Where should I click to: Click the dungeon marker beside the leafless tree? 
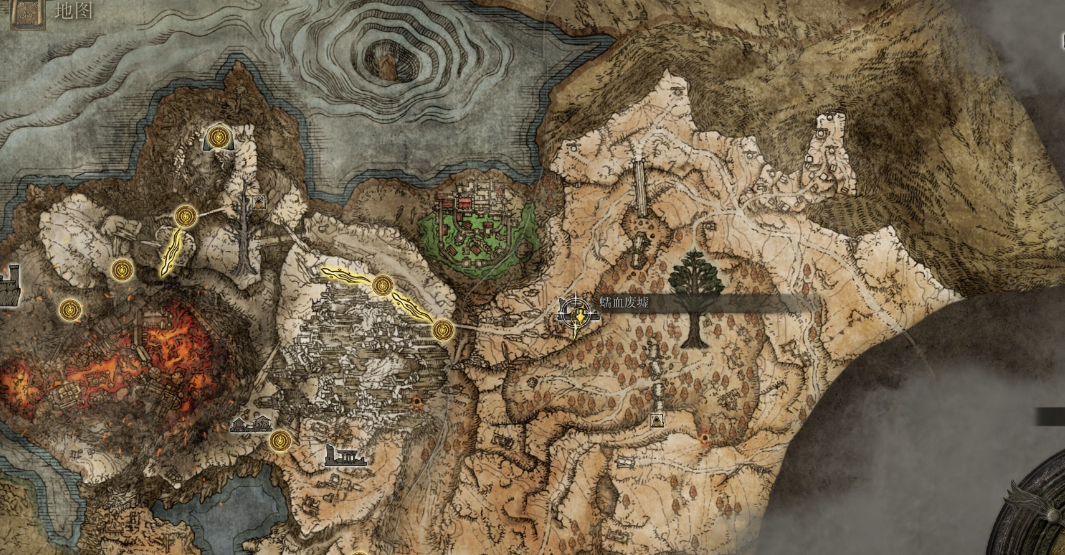(258, 202)
